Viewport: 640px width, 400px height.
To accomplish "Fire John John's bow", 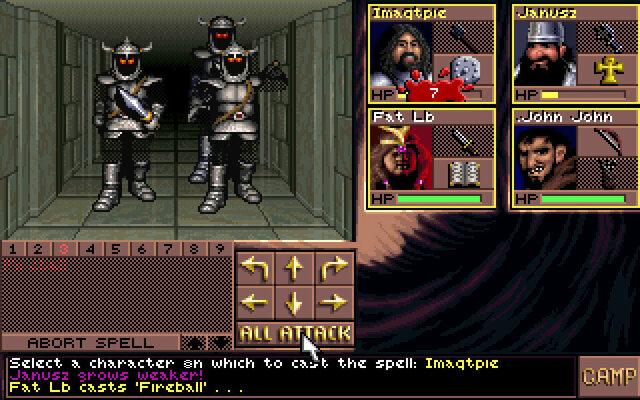I will [605, 141].
